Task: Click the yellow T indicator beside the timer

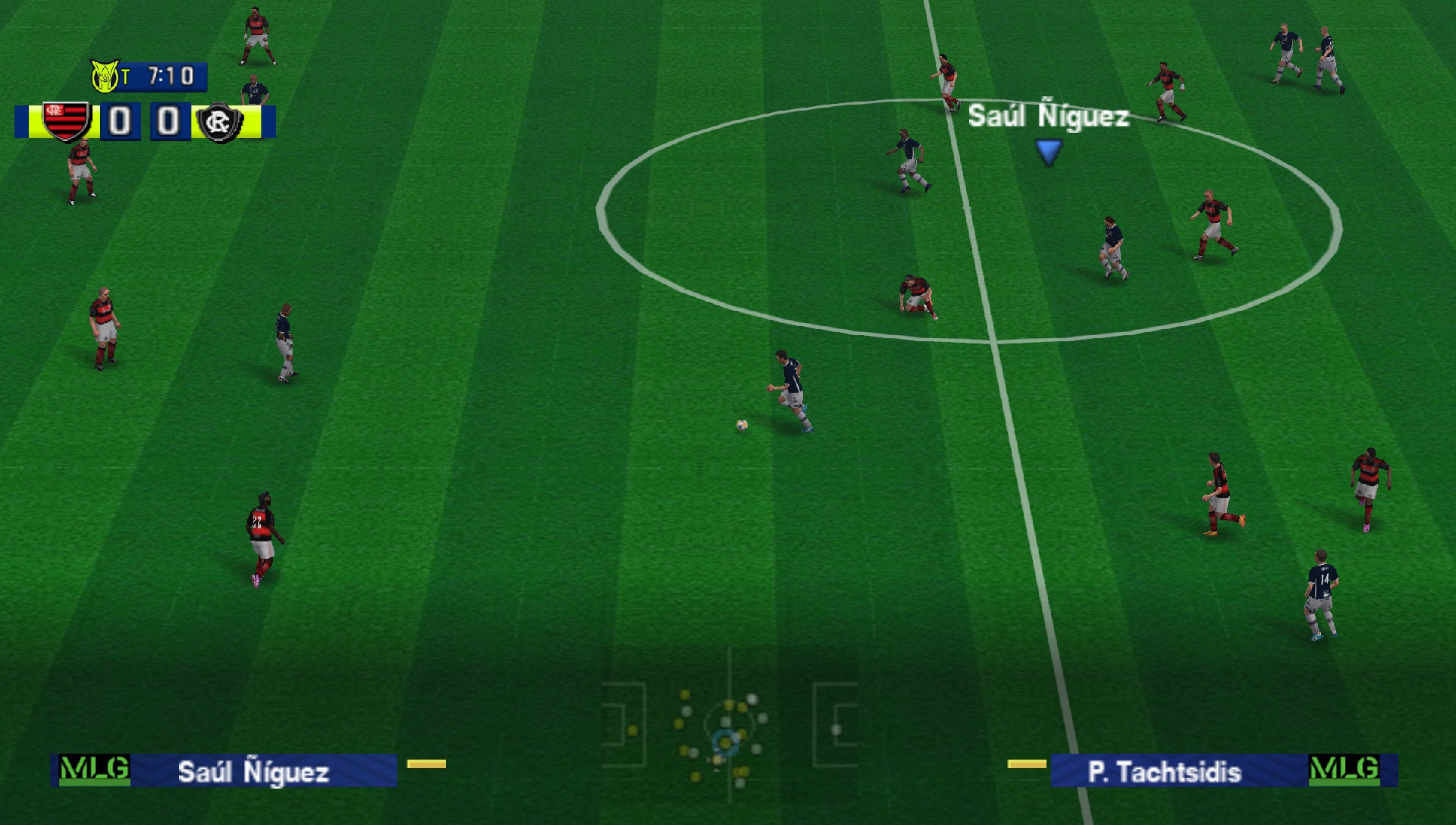Action: [x=127, y=75]
